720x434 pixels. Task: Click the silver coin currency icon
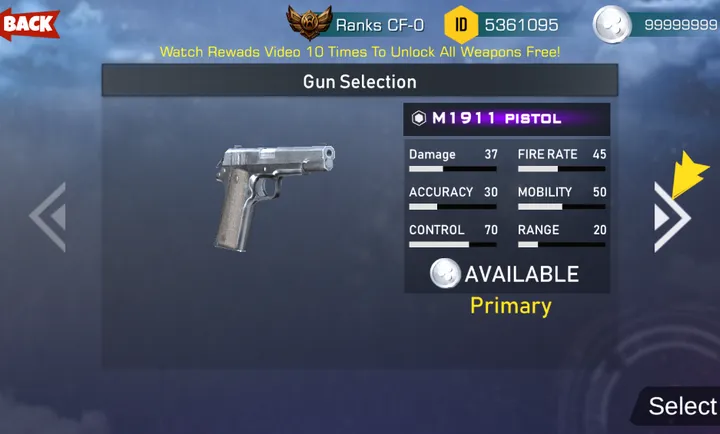click(x=611, y=24)
